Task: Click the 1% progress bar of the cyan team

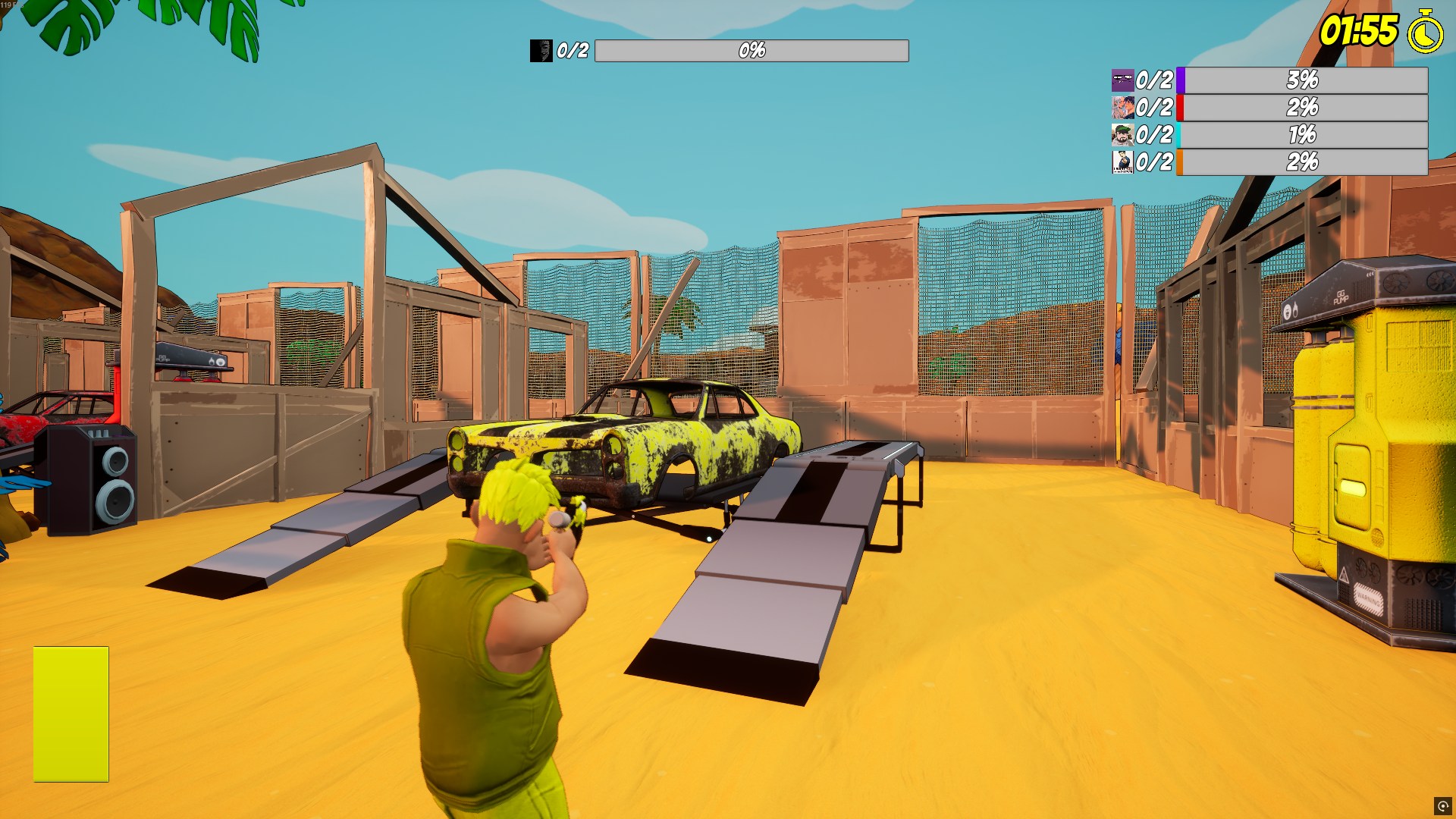Action: pyautogui.click(x=1303, y=135)
